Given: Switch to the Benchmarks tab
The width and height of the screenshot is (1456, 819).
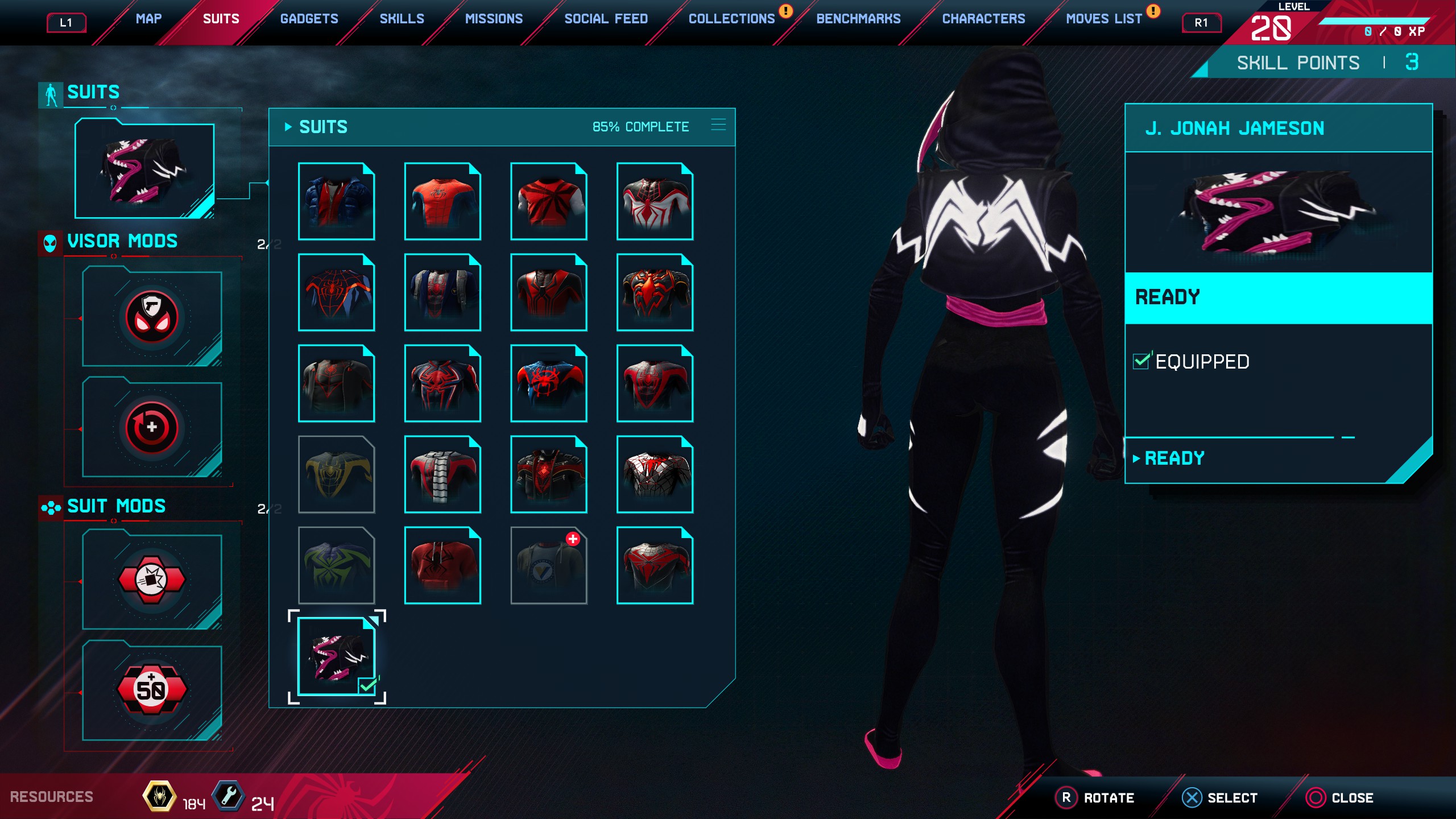Looking at the screenshot, I should [858, 19].
